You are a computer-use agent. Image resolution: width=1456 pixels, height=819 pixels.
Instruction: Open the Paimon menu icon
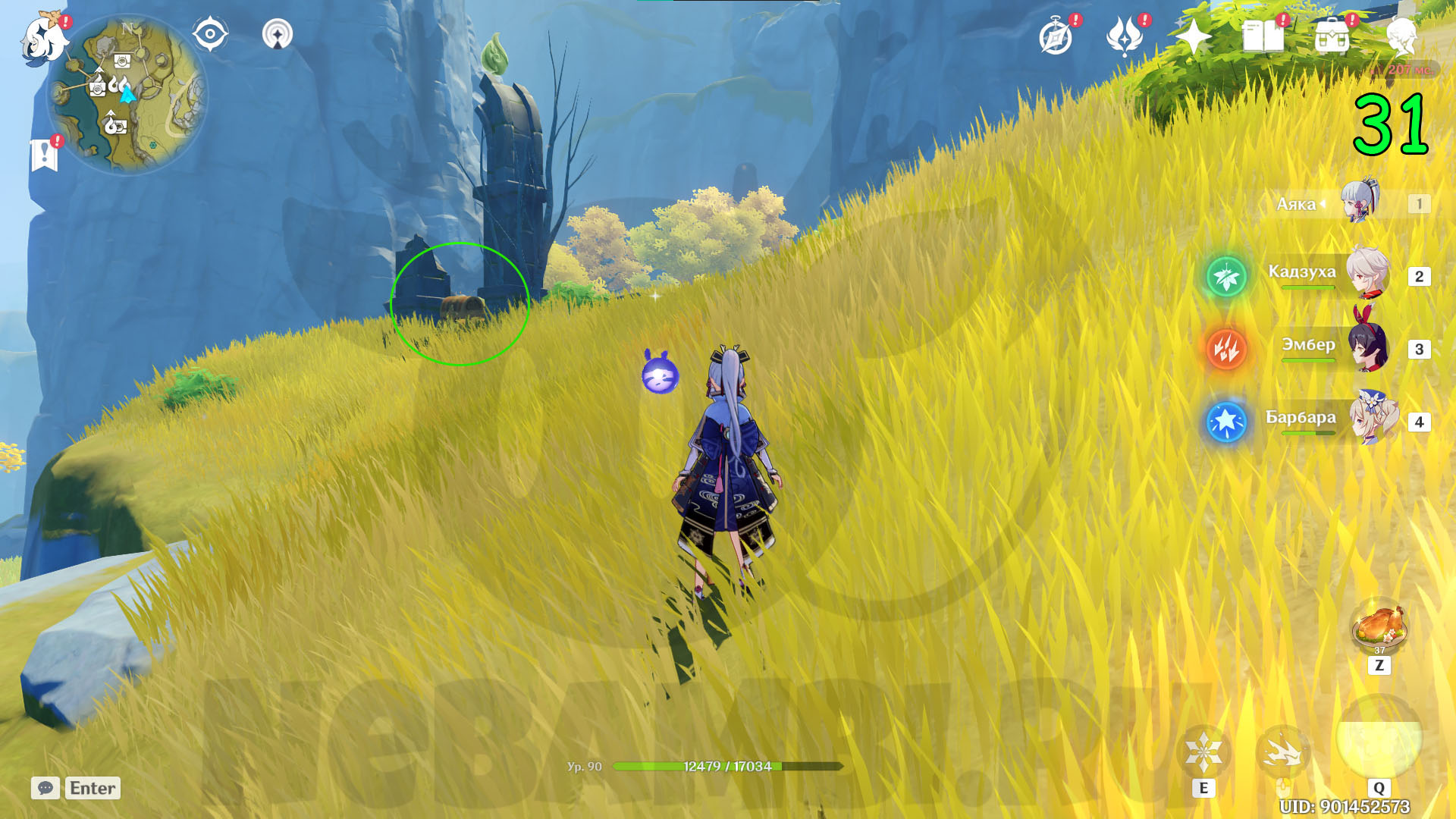click(43, 38)
